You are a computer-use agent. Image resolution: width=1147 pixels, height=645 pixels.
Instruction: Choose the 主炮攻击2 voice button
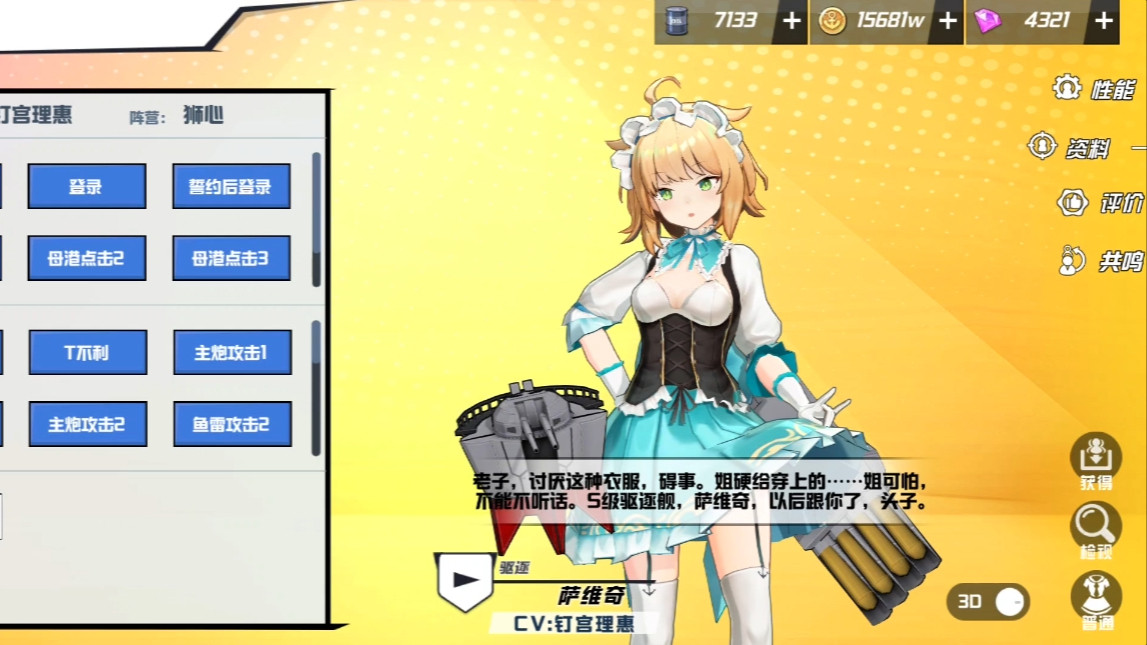(x=88, y=424)
